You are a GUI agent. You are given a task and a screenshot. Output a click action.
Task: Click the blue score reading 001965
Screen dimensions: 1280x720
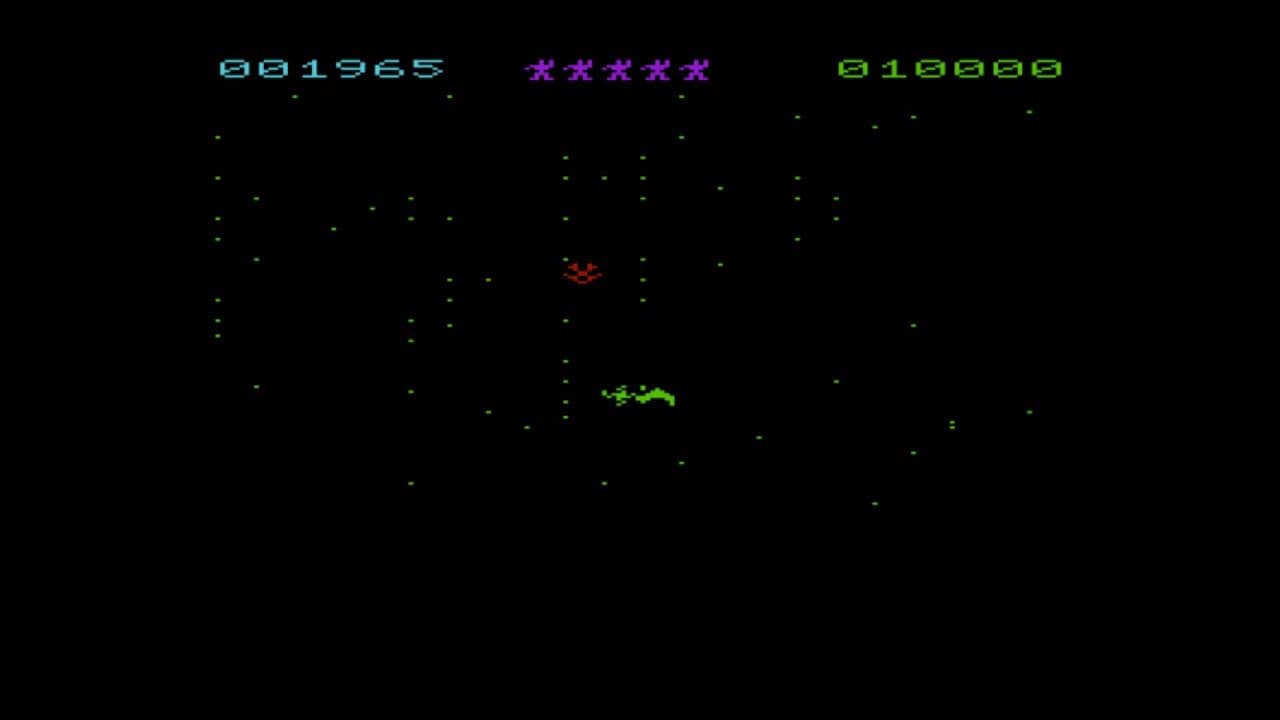[333, 70]
